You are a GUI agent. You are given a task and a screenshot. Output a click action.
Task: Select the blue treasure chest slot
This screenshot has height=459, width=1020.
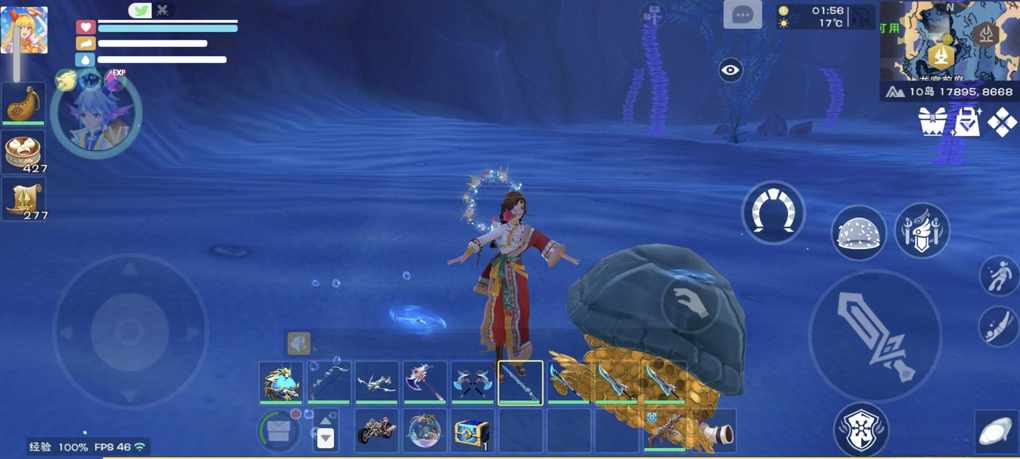coord(472,431)
